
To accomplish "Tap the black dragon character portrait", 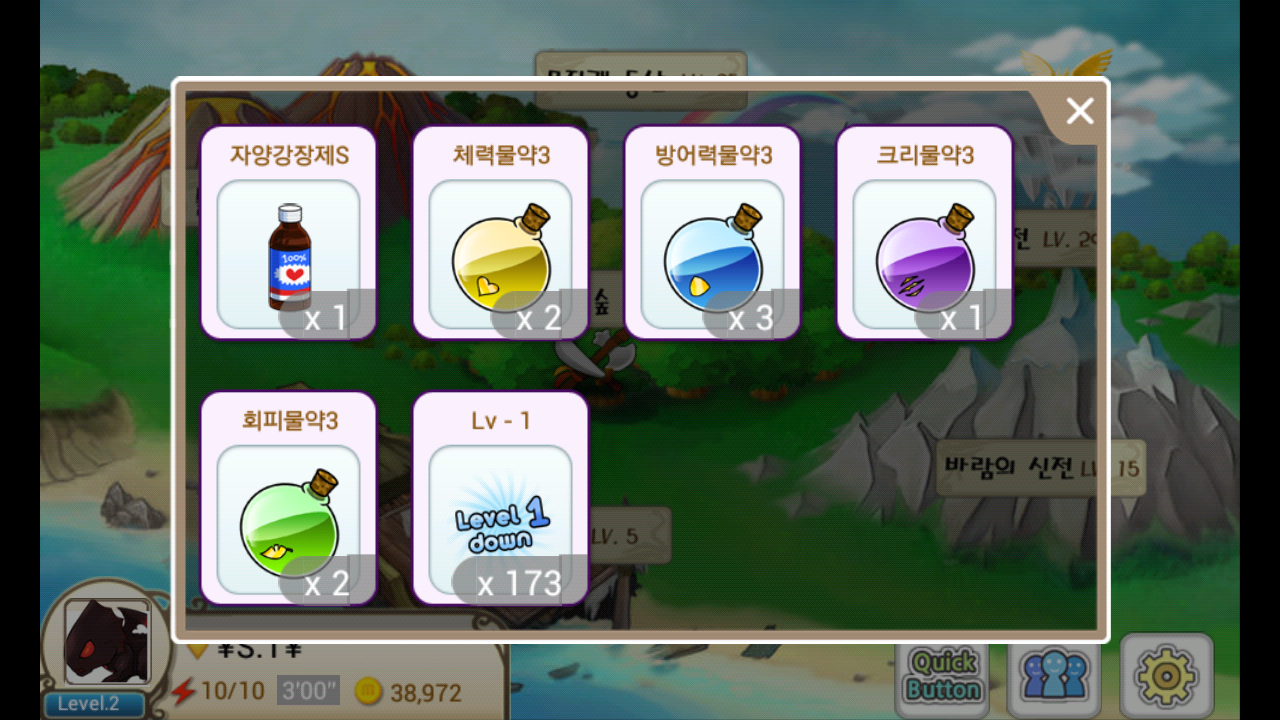I will 107,642.
